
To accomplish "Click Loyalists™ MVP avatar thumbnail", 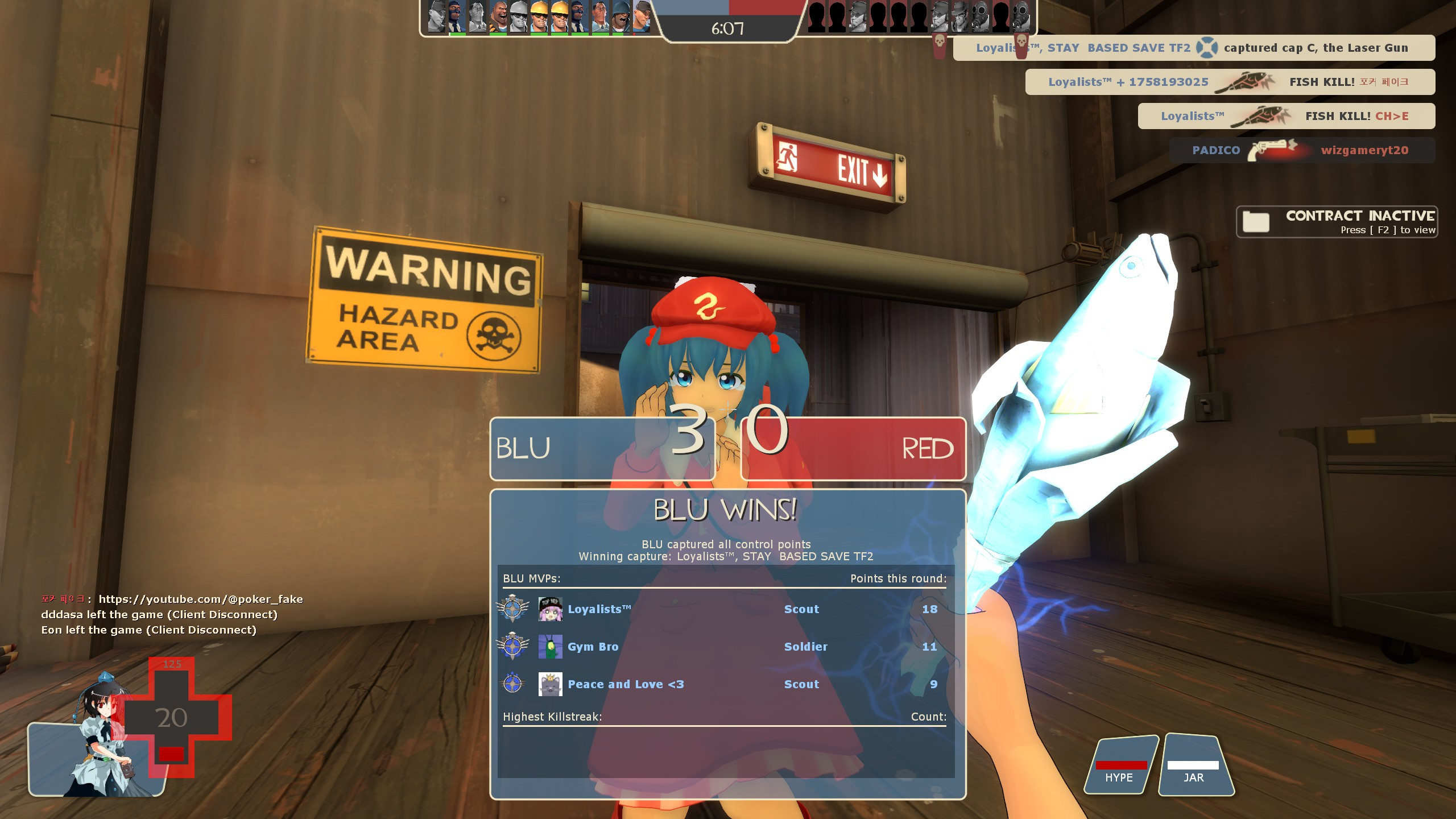I will tap(550, 609).
